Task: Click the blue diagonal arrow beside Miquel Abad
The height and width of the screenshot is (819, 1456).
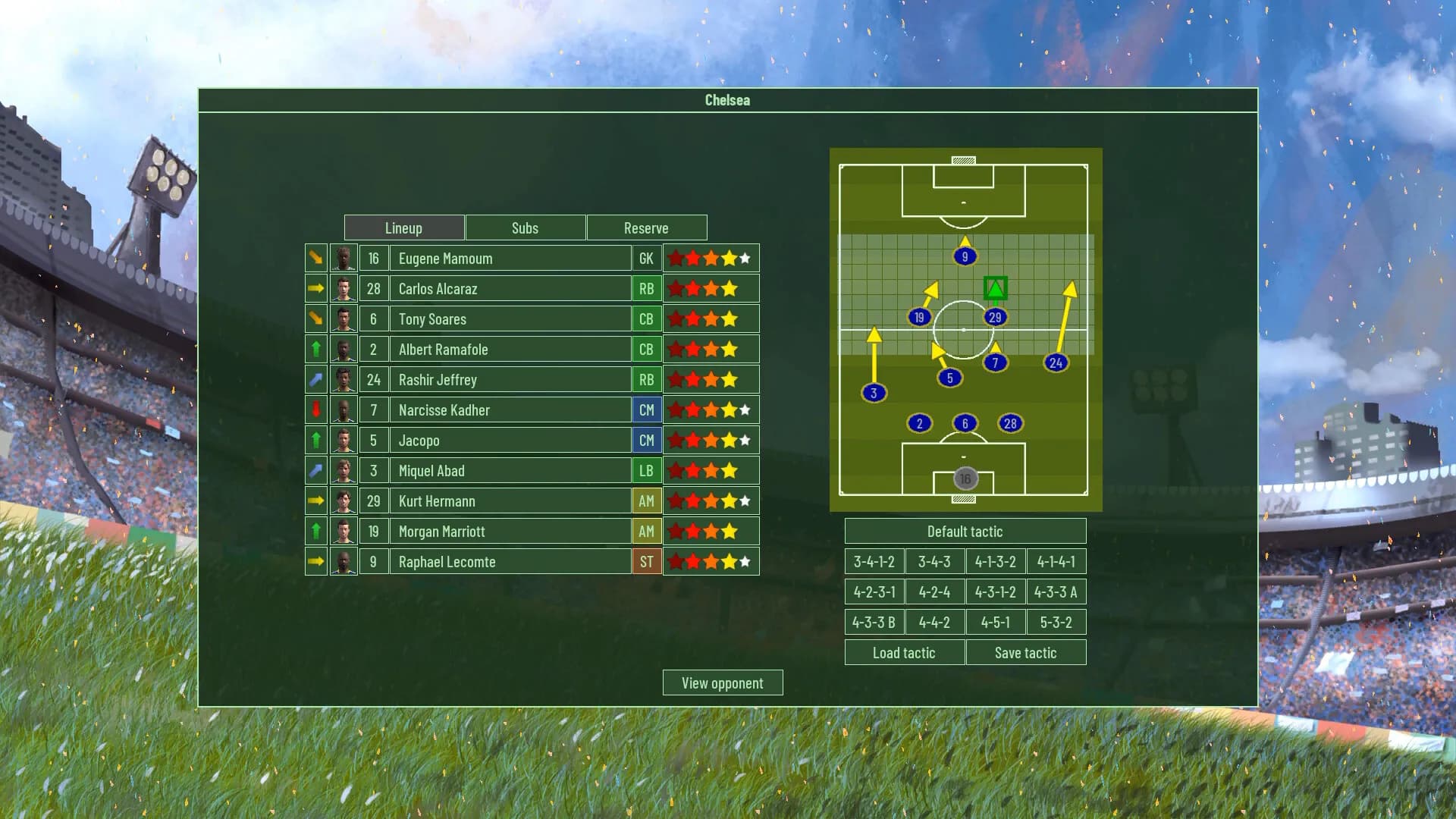Action: coord(315,470)
